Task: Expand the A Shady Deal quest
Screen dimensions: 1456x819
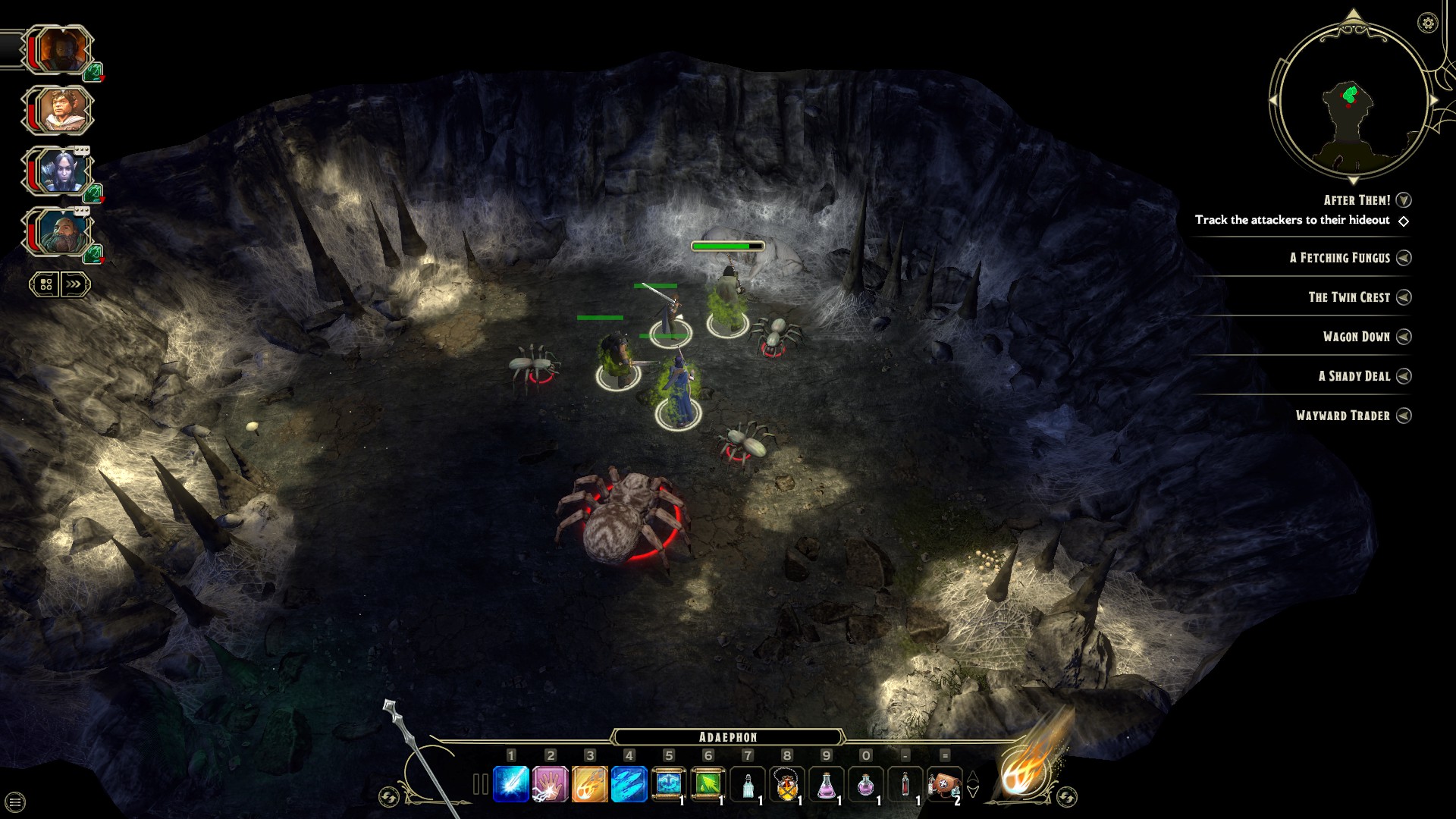Action: 1404,376
